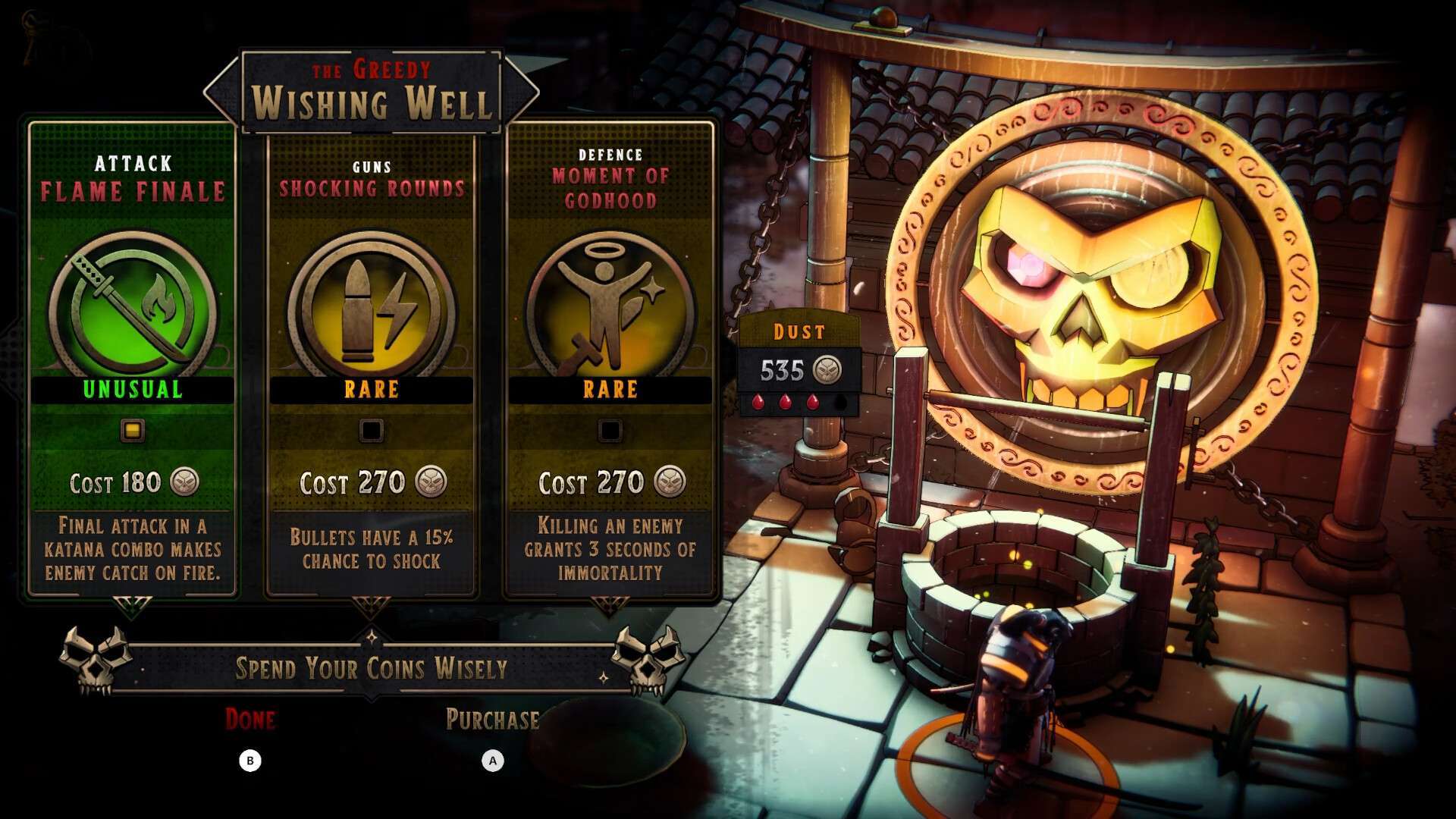Image resolution: width=1456 pixels, height=819 pixels.
Task: Tick the checkbox under Moment of Godhood
Action: [610, 431]
